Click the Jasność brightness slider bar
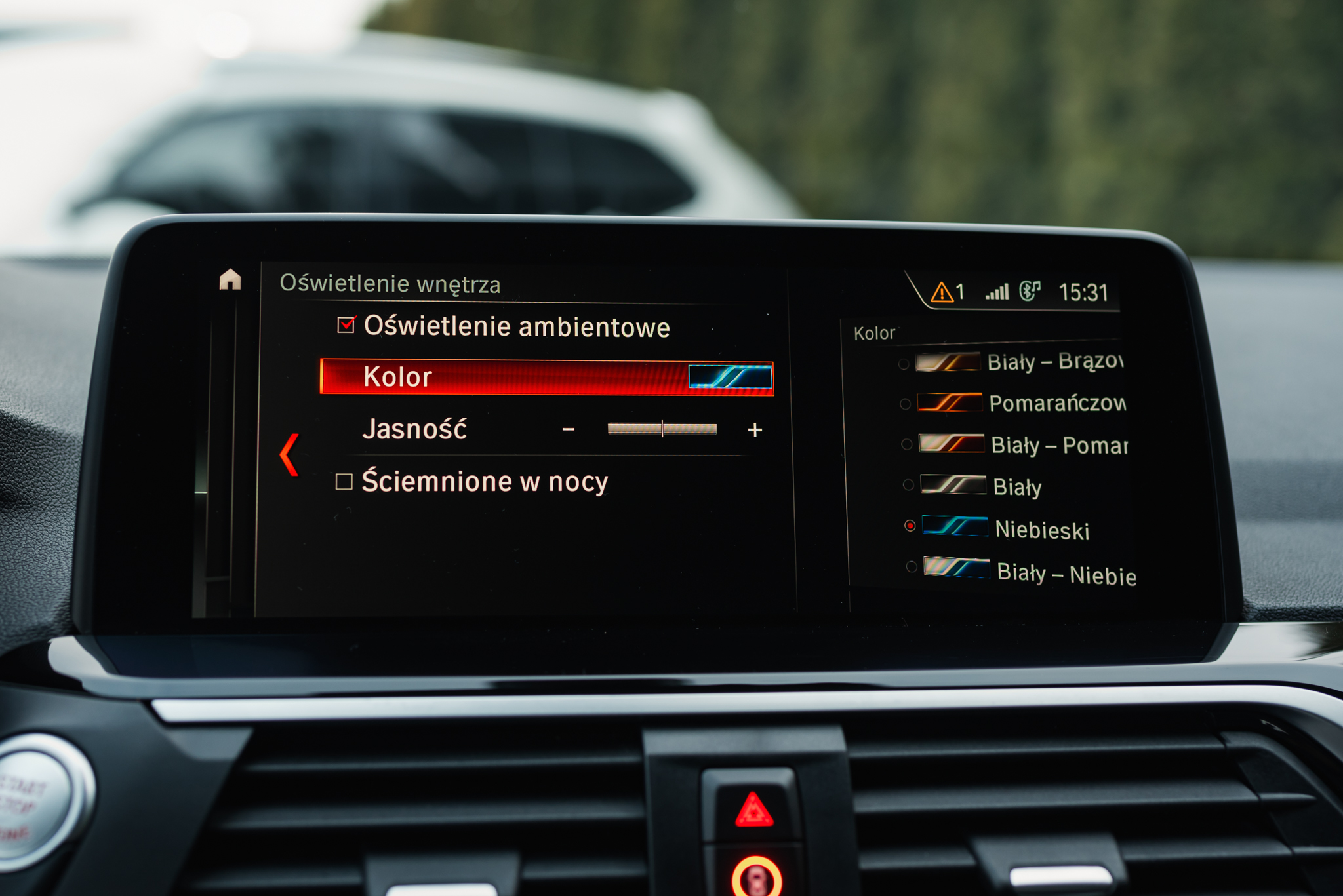1343x896 pixels. (x=662, y=429)
